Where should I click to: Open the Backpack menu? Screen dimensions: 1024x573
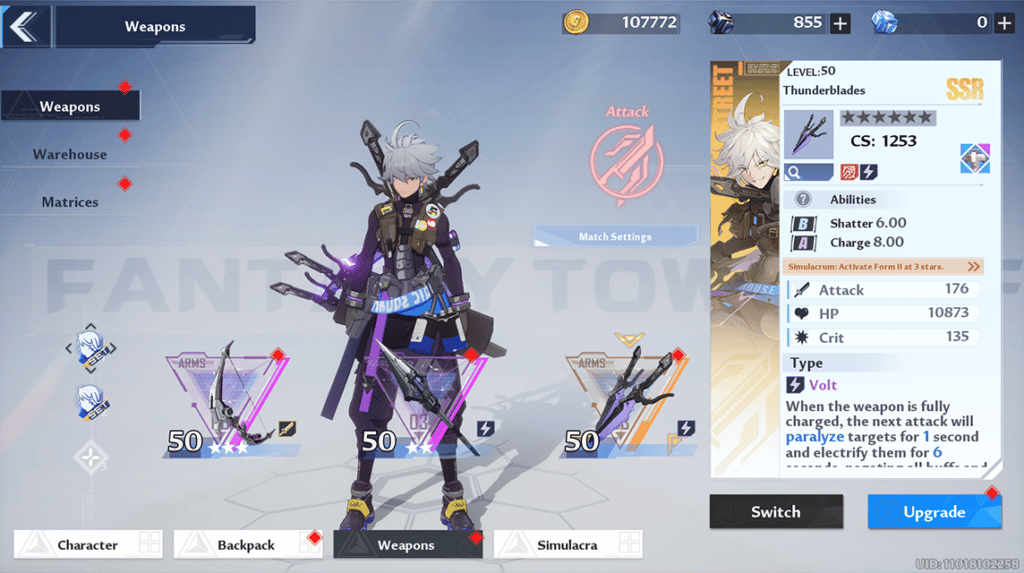[248, 545]
